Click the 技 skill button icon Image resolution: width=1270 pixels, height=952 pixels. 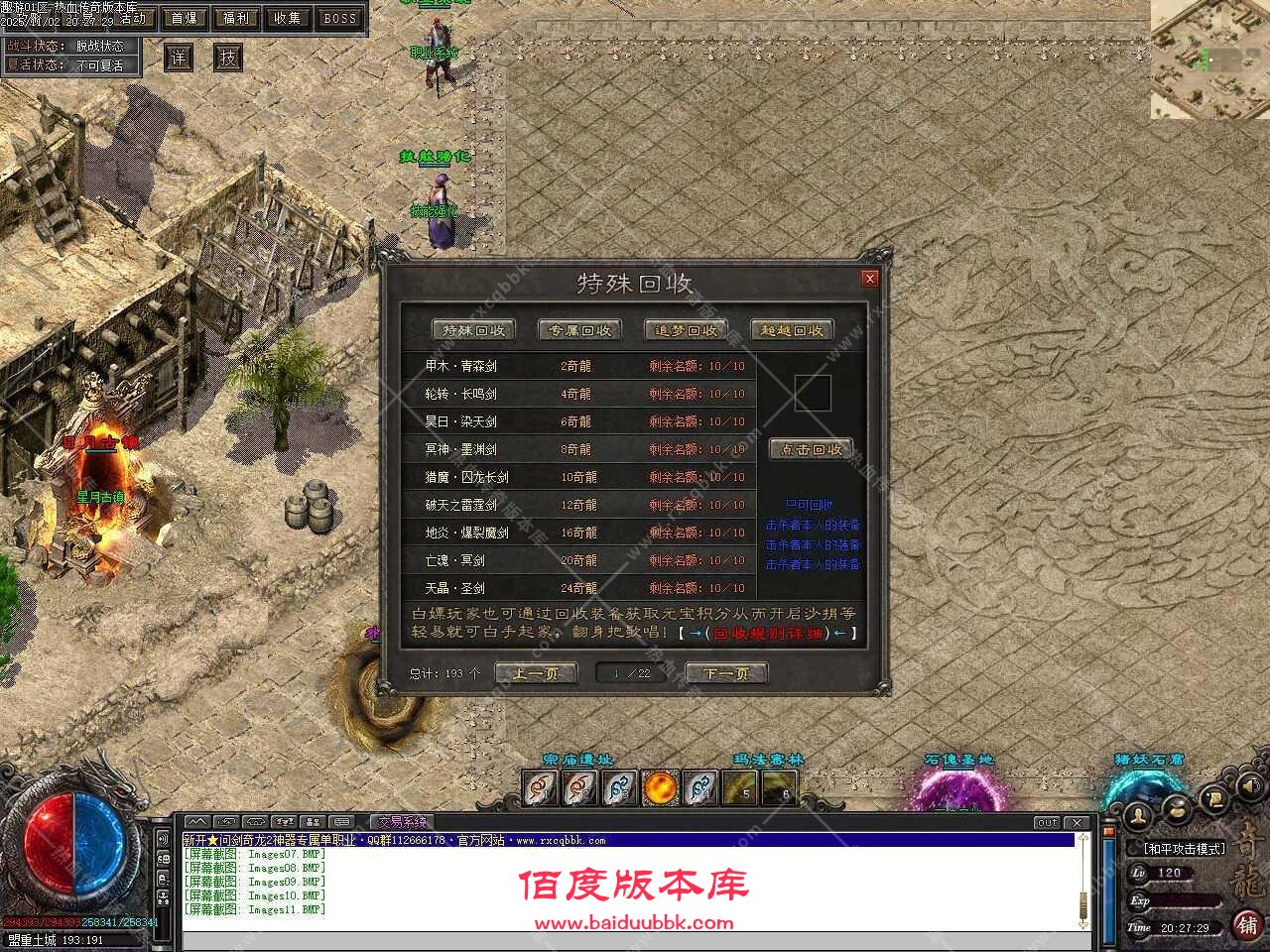click(x=227, y=58)
